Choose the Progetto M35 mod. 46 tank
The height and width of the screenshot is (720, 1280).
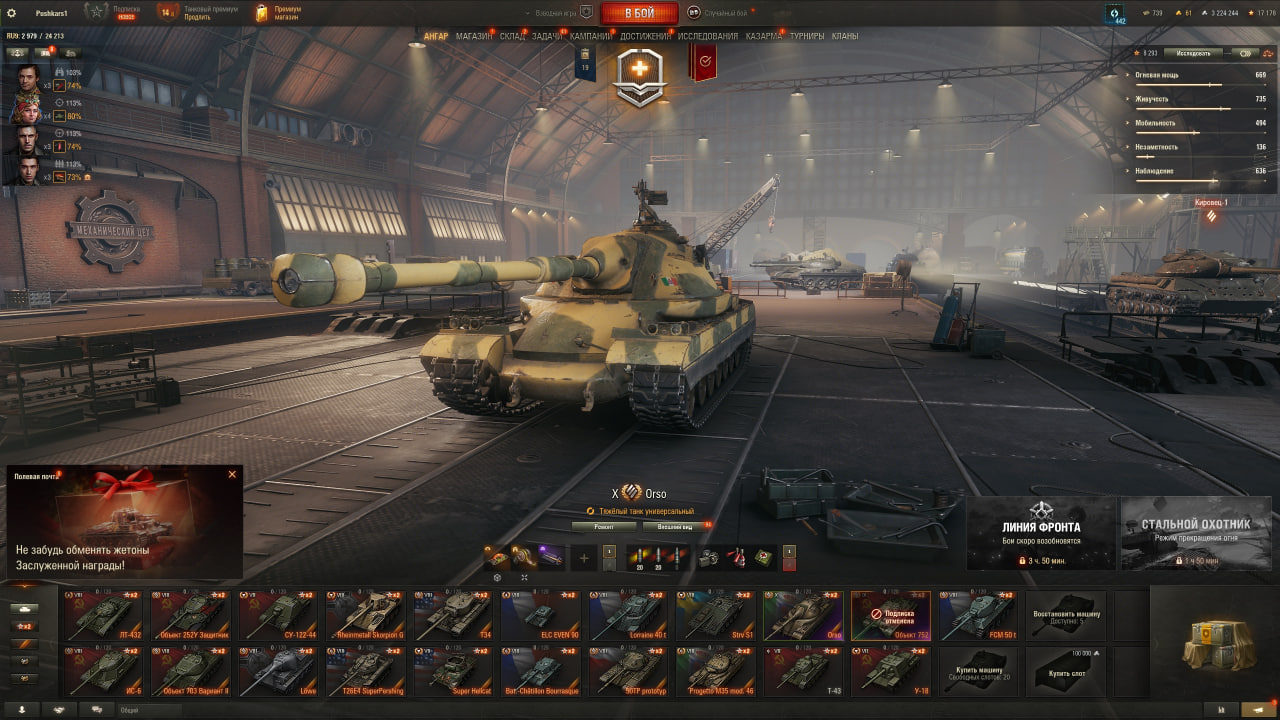[x=716, y=671]
